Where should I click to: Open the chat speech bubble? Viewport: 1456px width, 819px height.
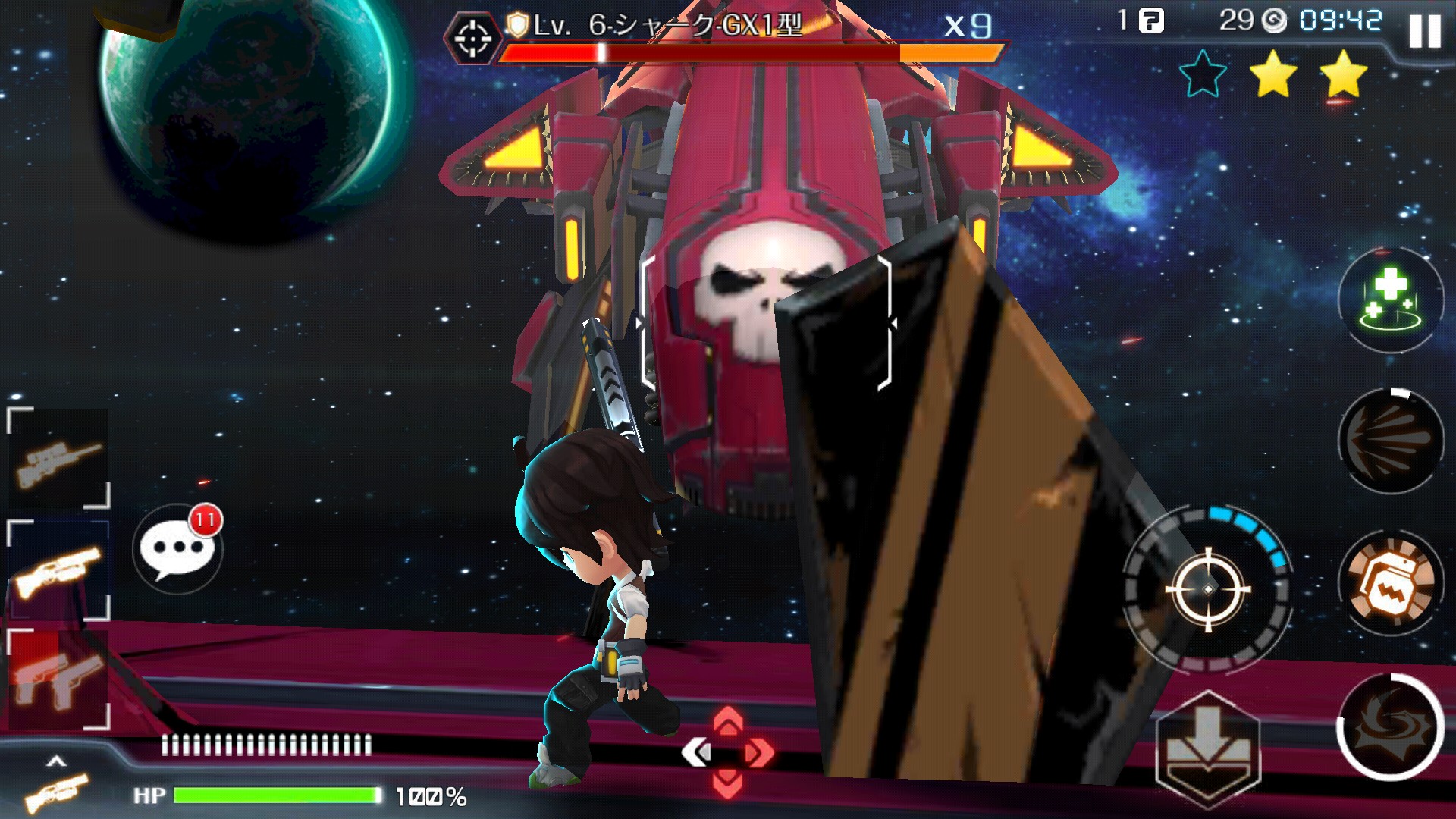point(176,548)
